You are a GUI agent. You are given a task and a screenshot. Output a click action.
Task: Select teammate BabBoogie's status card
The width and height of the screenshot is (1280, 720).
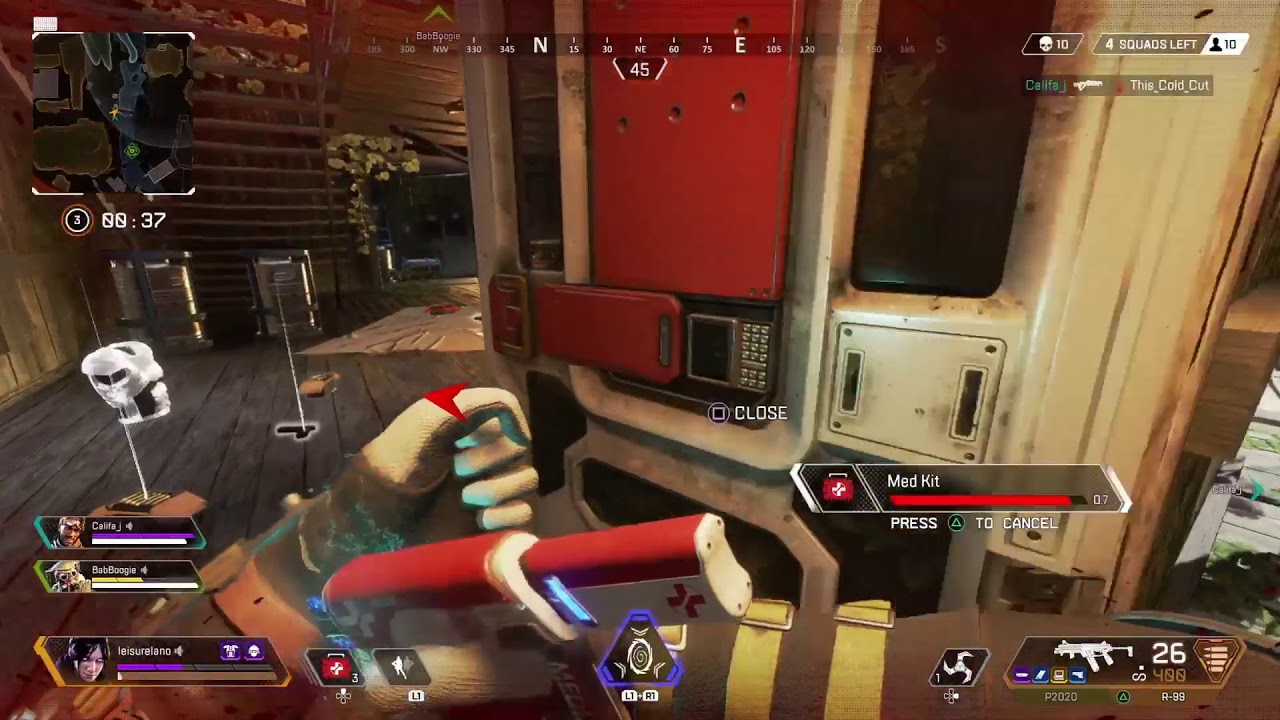pos(118,575)
